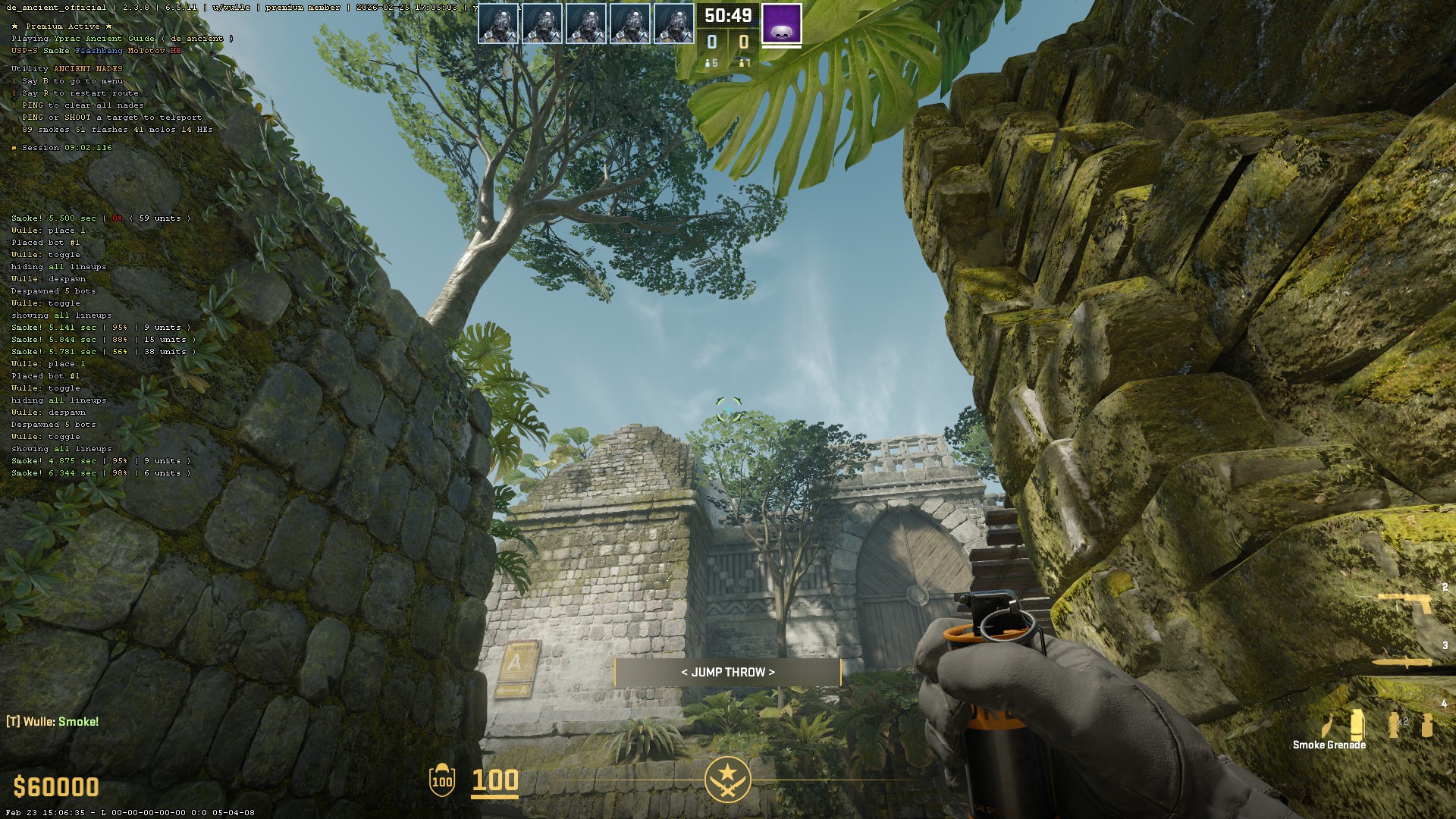Click the Session 09:02.116 progress counter
This screenshot has height=819, width=1456.
point(61,148)
